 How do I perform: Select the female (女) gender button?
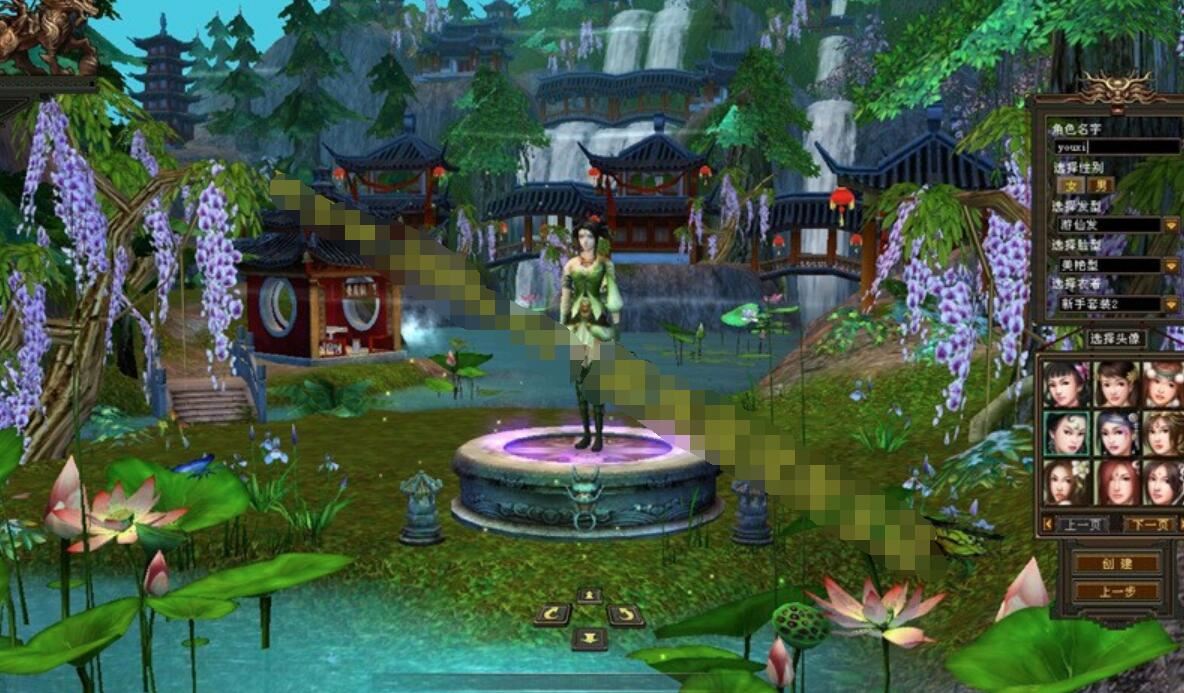coord(1072,185)
